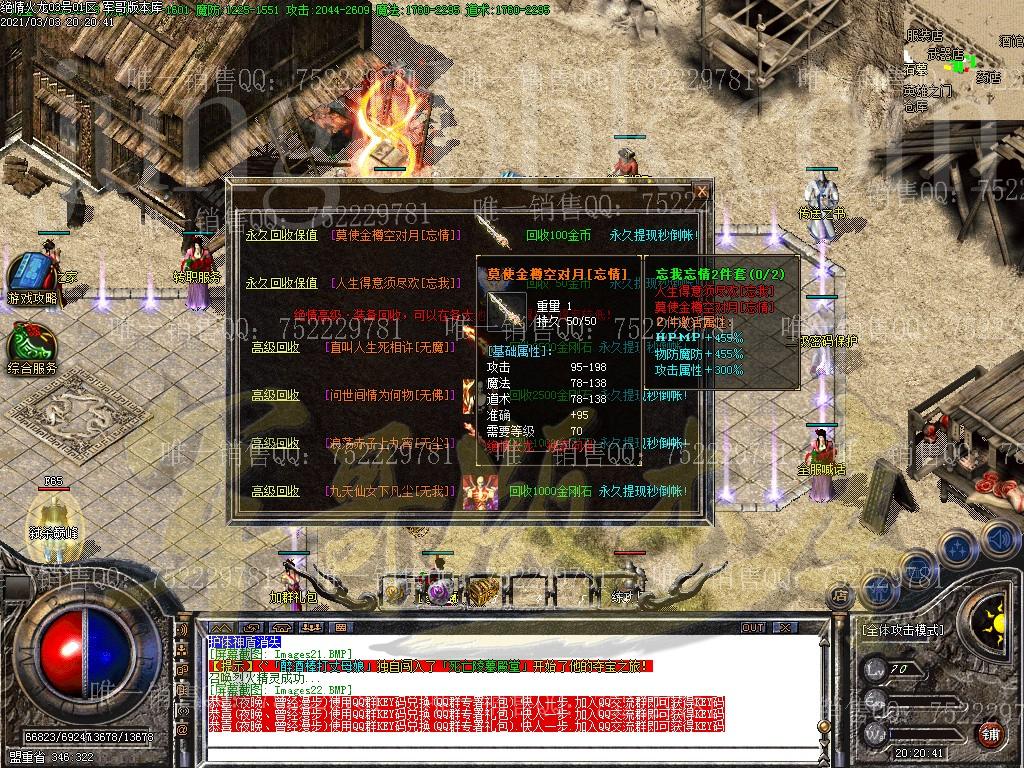This screenshot has width=1024, height=768.
Task: Close the equipment recycle window
Action: point(701,191)
